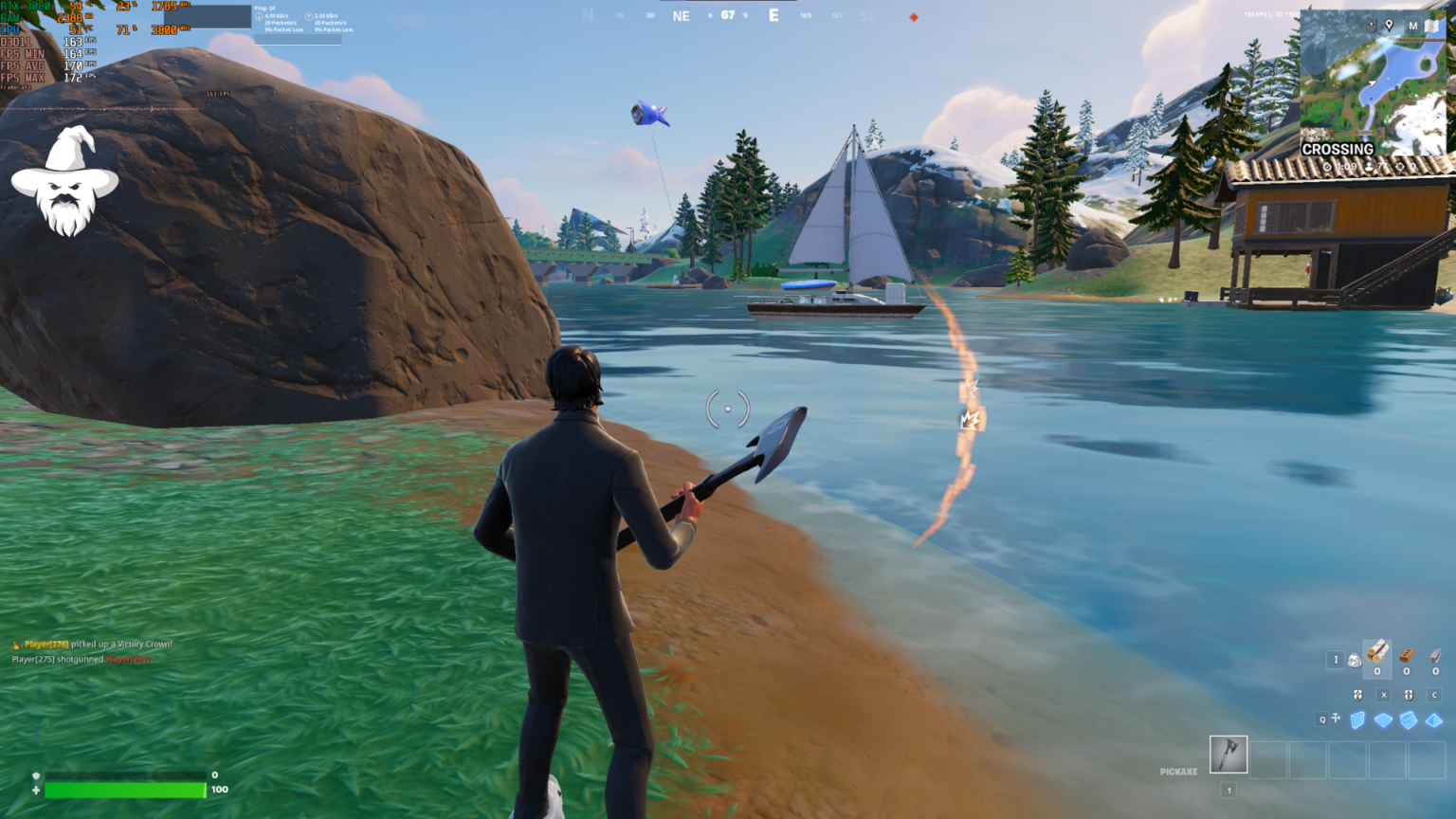Select the floor build piece icon
1456x819 pixels.
click(x=1383, y=720)
